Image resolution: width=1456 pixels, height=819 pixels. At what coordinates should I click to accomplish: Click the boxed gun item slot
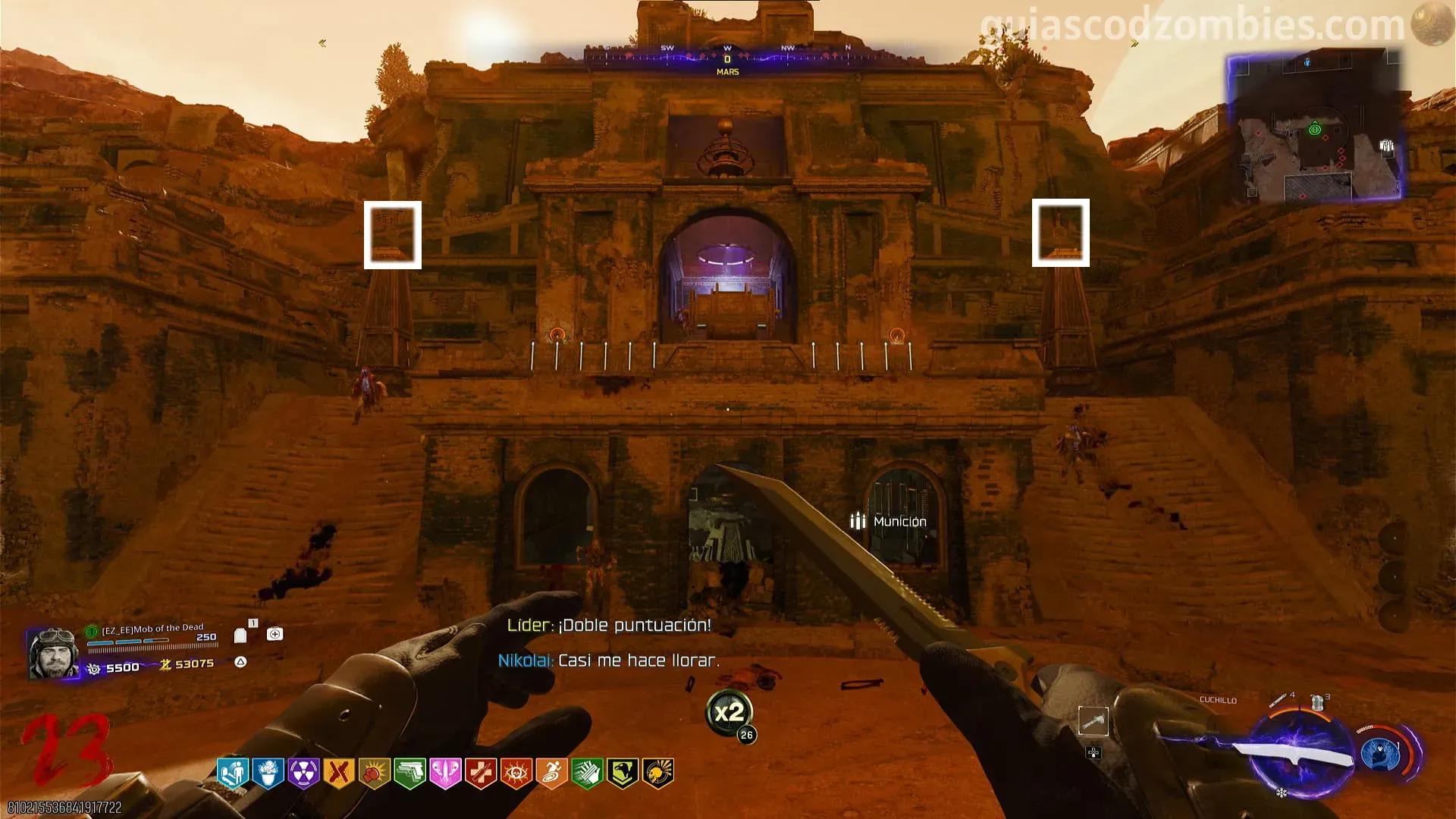[1093, 722]
